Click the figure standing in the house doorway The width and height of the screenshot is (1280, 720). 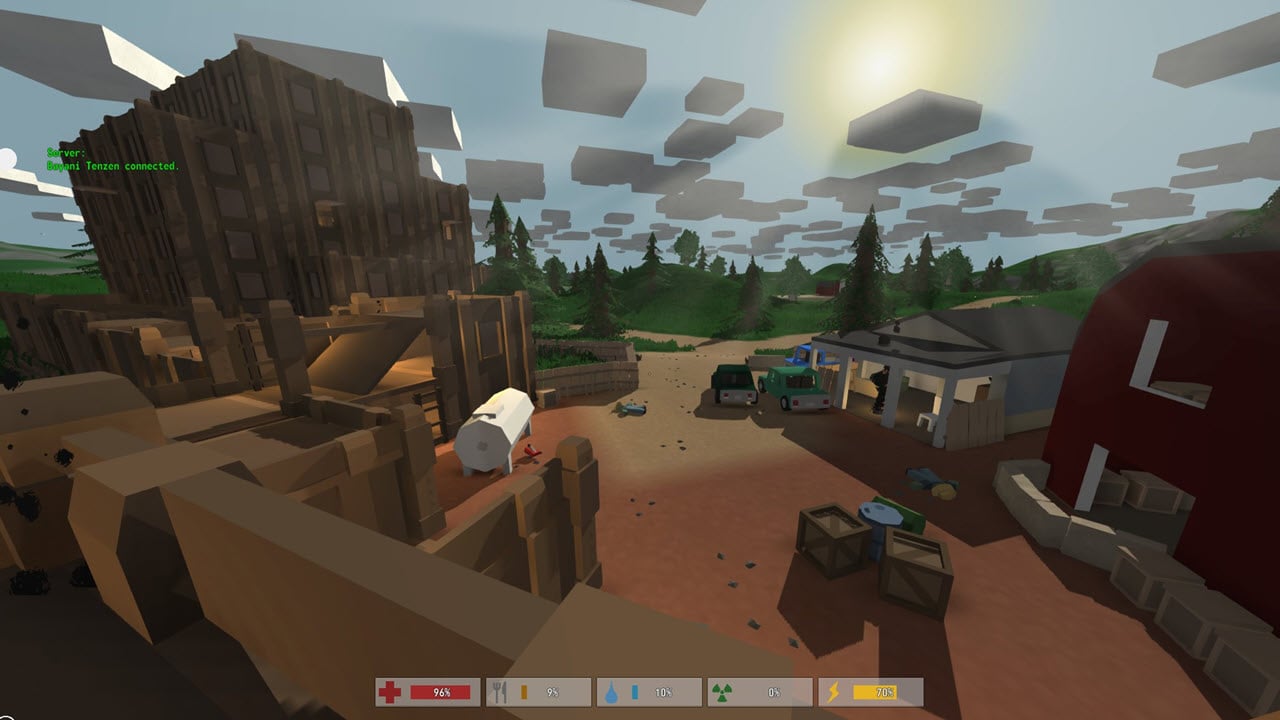click(880, 385)
